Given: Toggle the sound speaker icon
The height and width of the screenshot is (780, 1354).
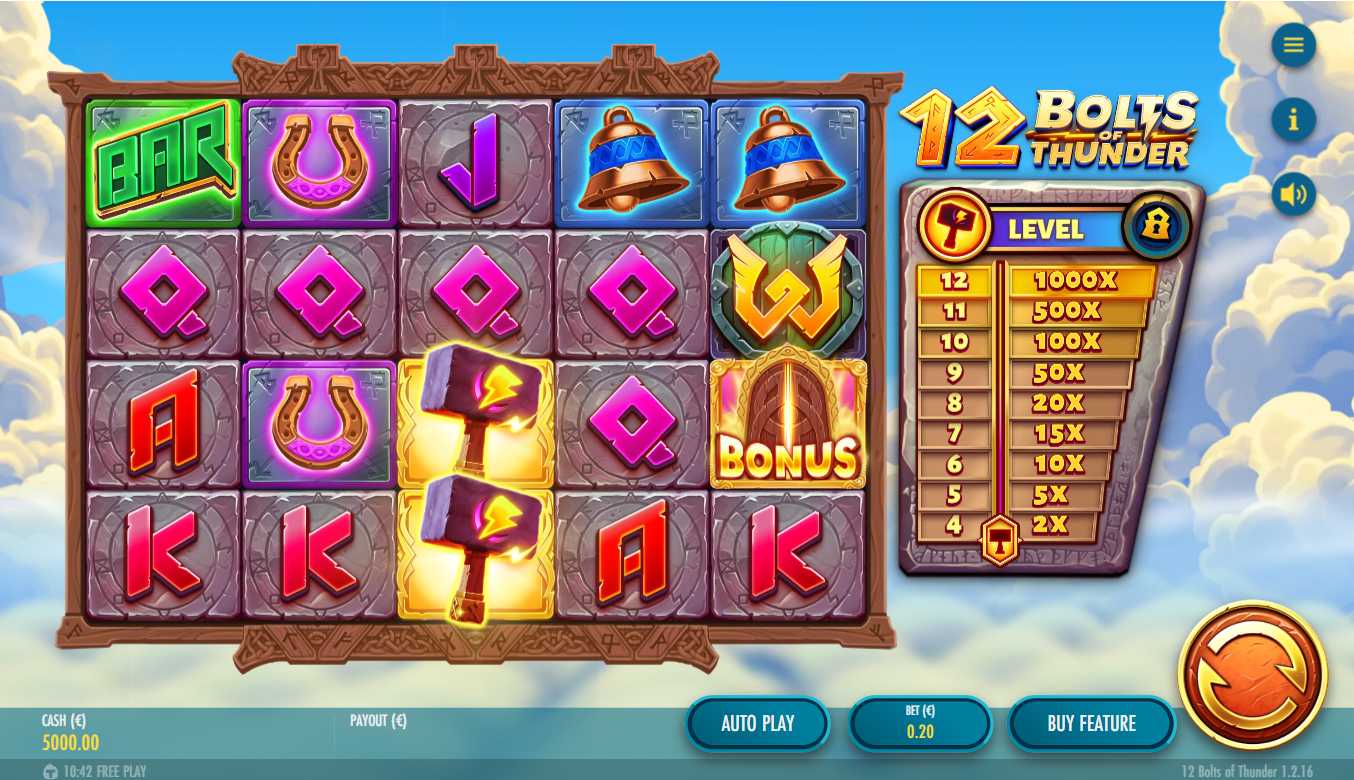Looking at the screenshot, I should click(x=1293, y=194).
